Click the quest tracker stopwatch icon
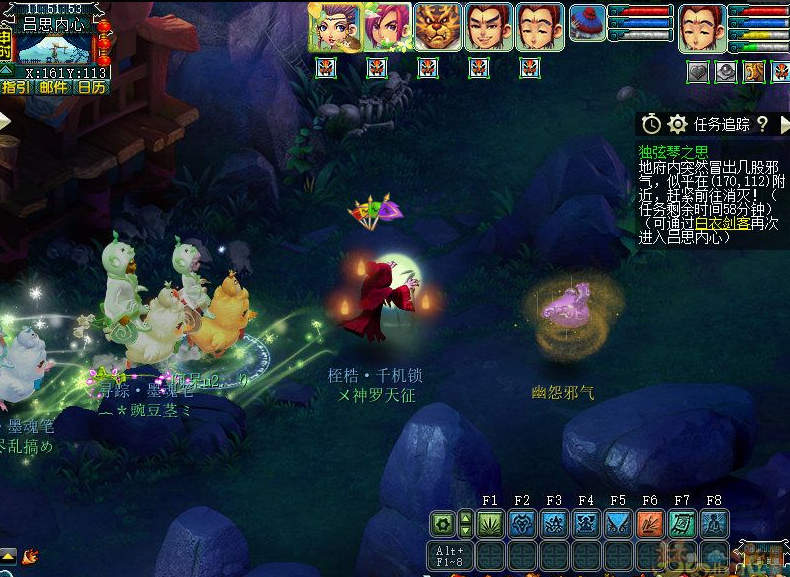 click(x=652, y=124)
